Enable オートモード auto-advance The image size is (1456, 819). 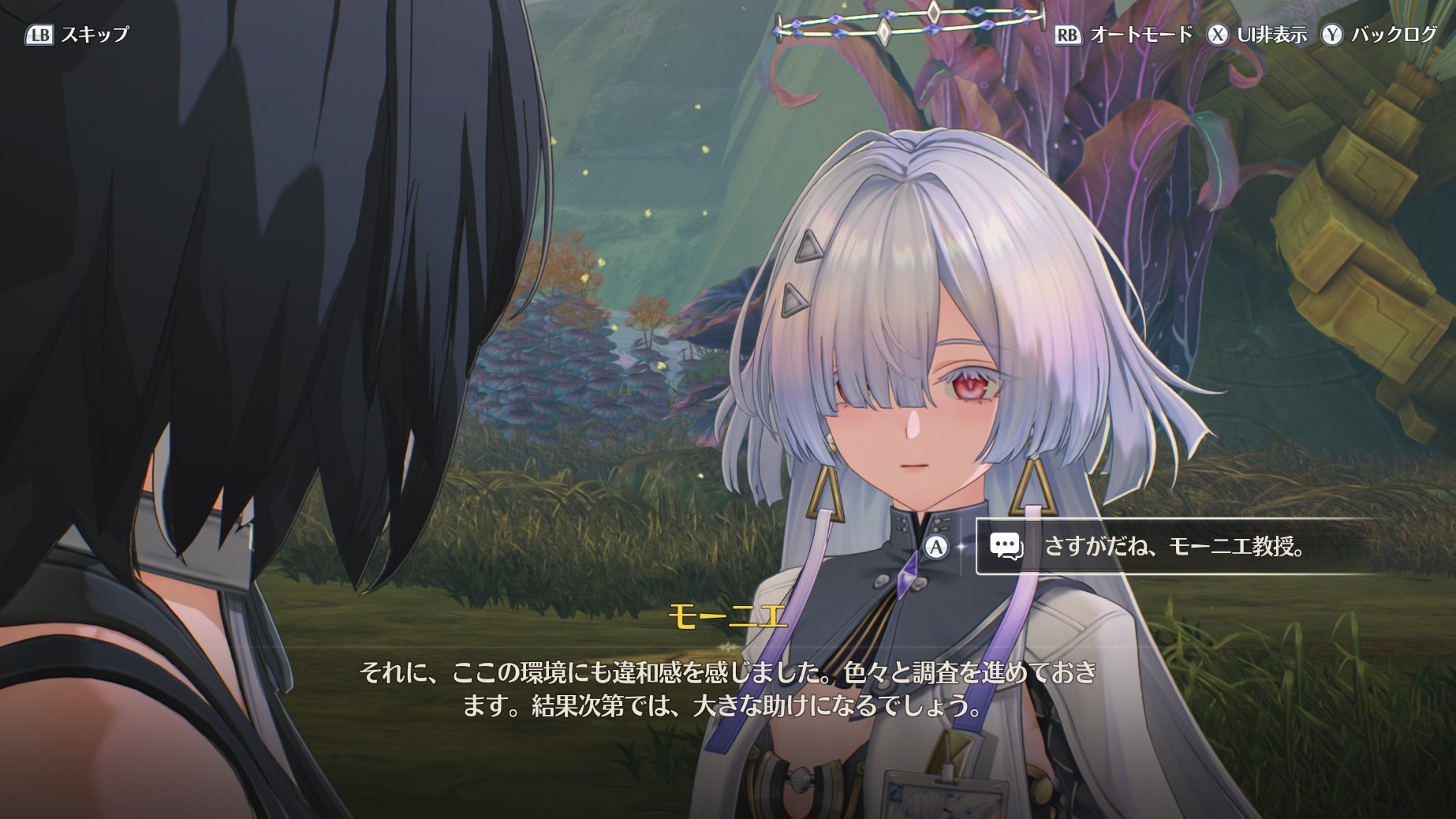click(x=1124, y=35)
